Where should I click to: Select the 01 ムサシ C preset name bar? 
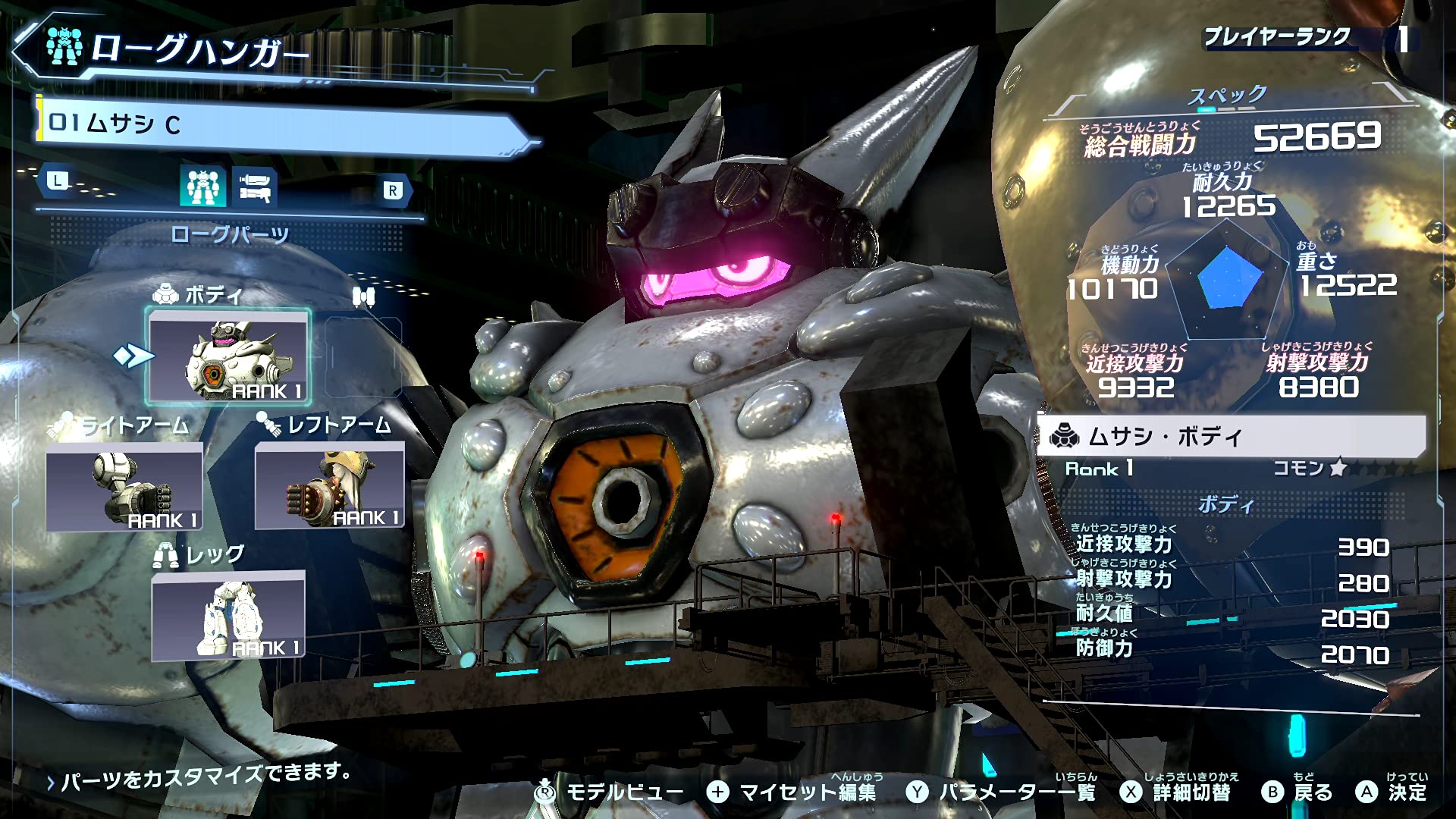click(x=281, y=124)
